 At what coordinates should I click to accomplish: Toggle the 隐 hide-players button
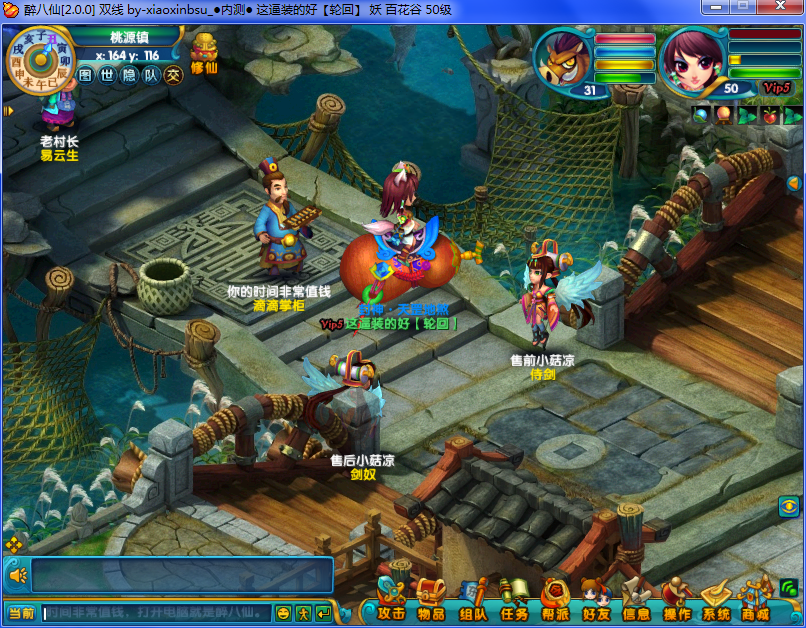(x=129, y=75)
